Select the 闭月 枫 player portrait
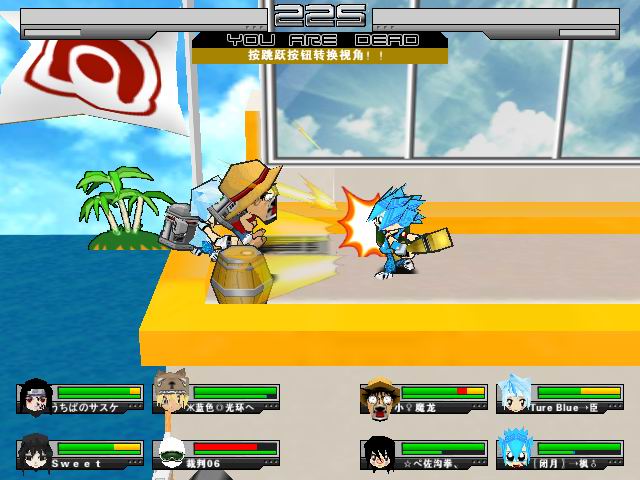Screen dimensions: 640x480 coord(514,452)
